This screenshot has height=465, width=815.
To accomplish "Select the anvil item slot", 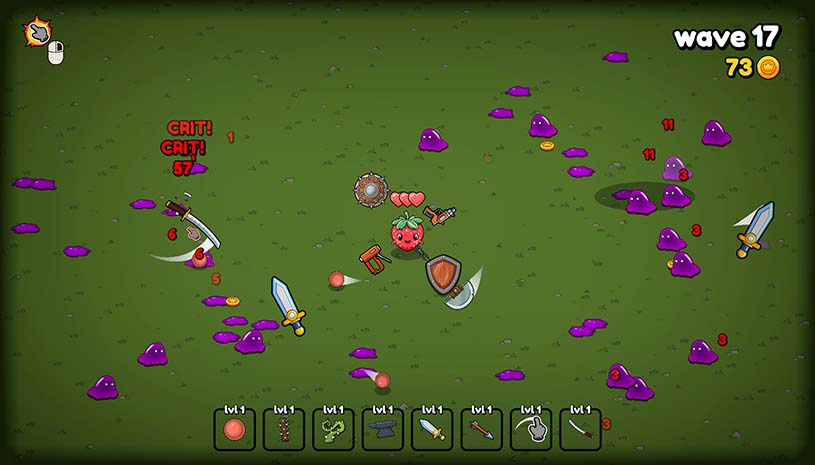I will [x=383, y=429].
